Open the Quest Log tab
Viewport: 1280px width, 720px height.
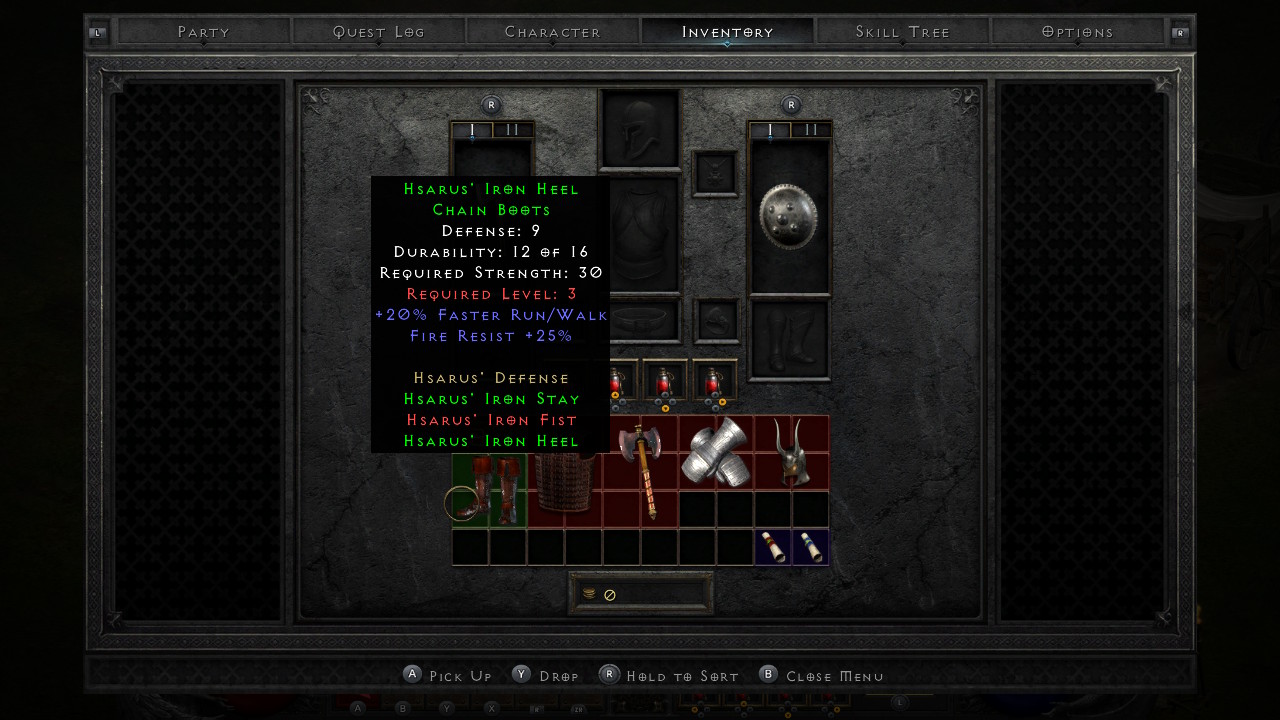click(x=379, y=32)
